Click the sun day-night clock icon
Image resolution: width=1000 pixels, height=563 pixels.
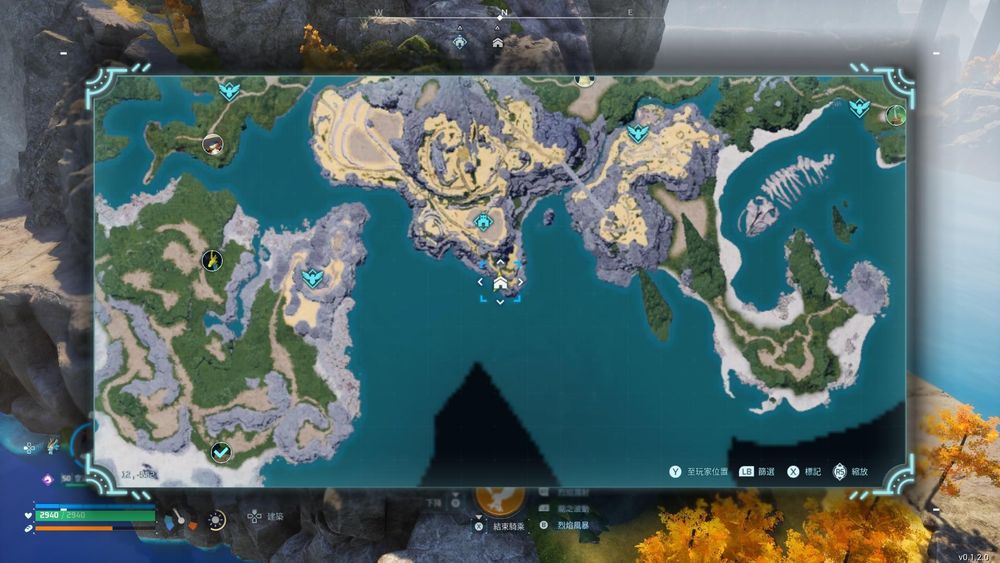215,519
